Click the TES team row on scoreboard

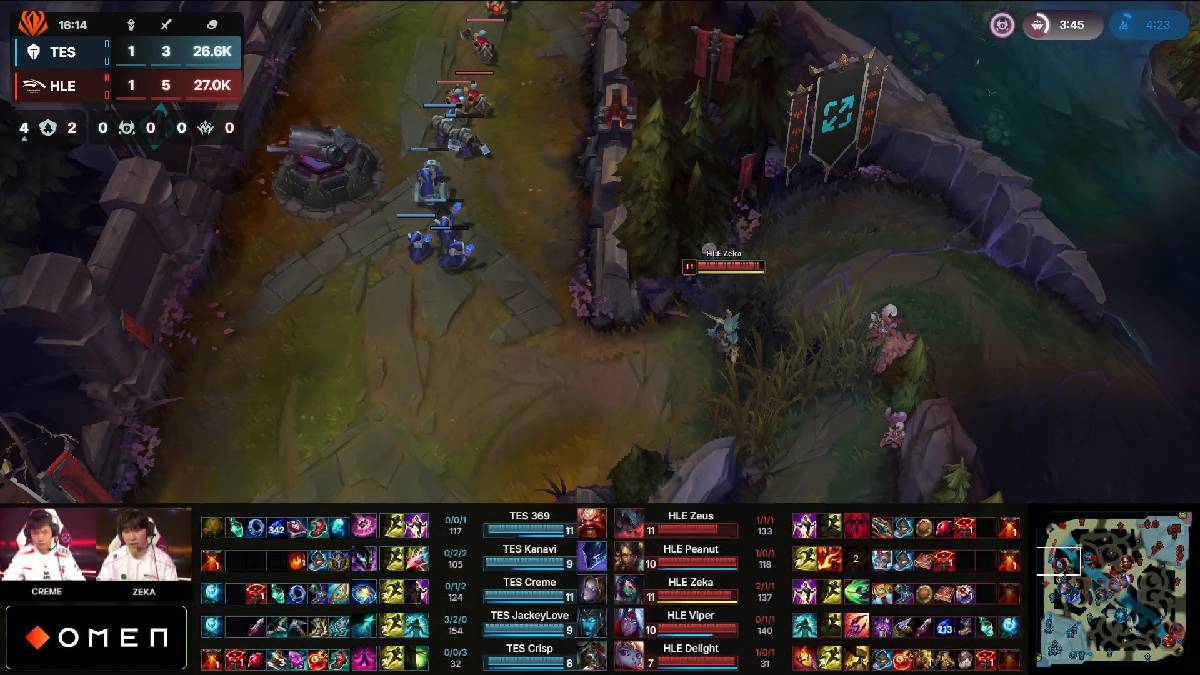127,52
